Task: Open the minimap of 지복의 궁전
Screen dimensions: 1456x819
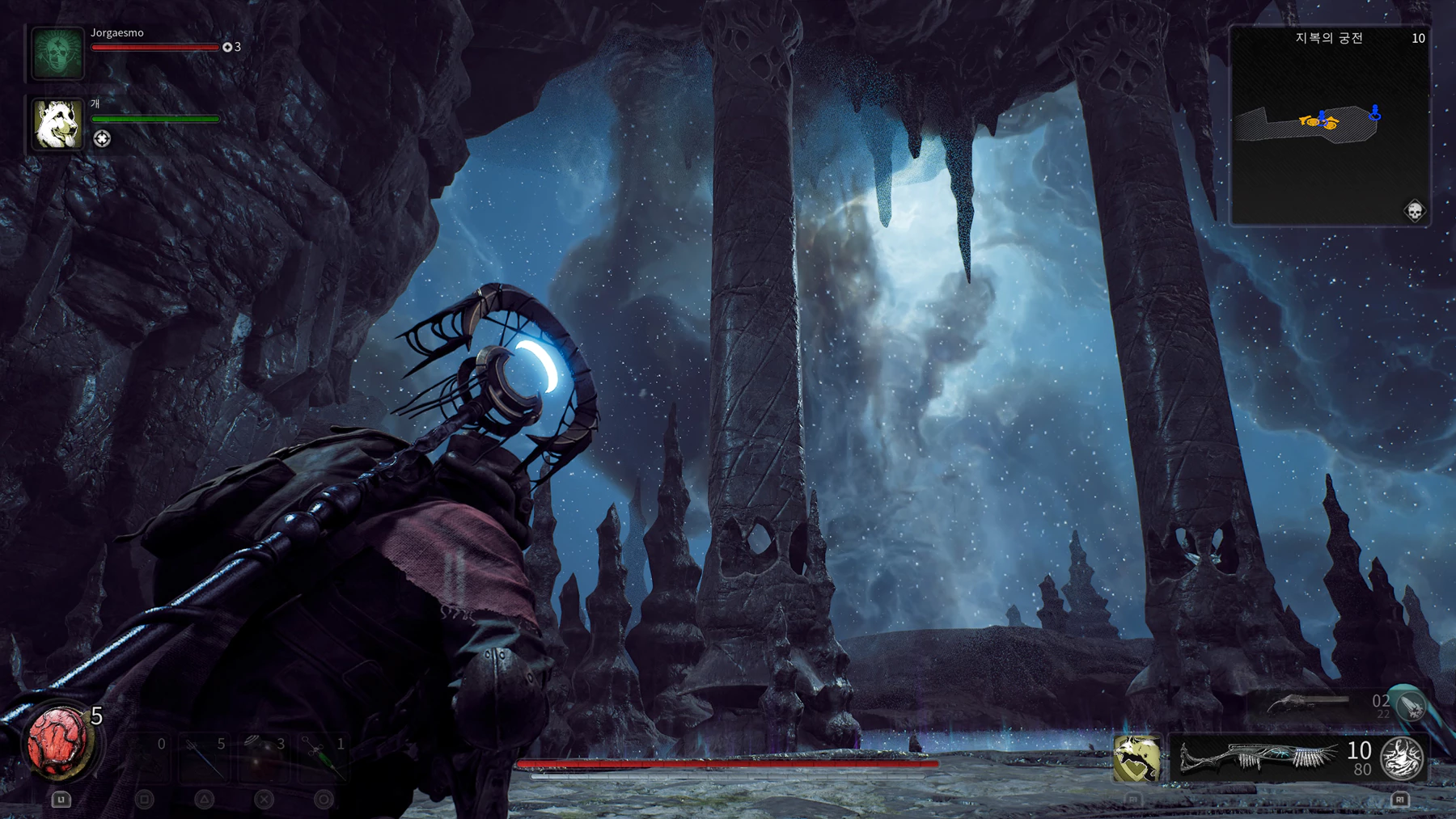Action: tap(1330, 126)
